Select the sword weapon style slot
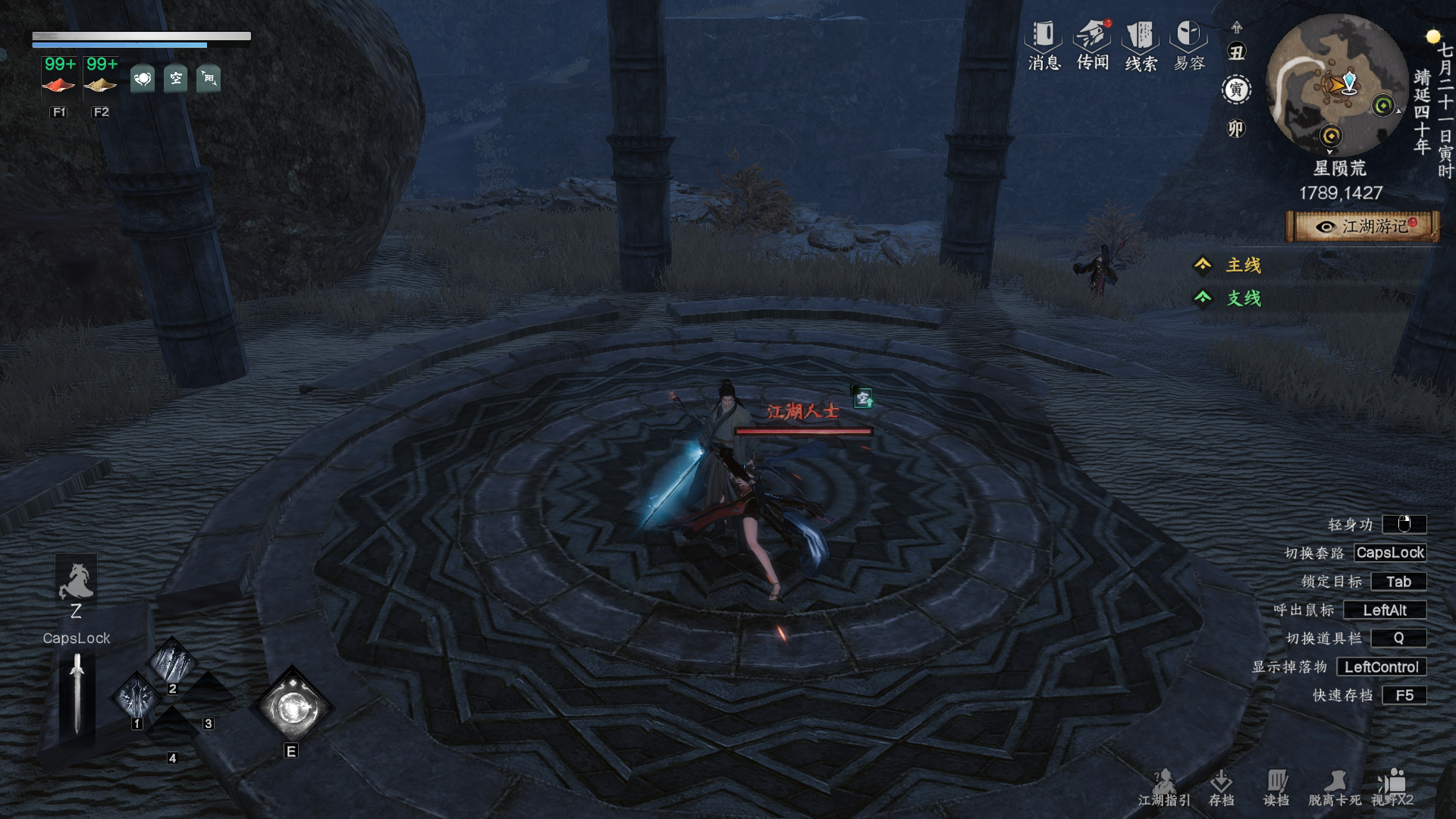This screenshot has height=819, width=1456. point(77,694)
